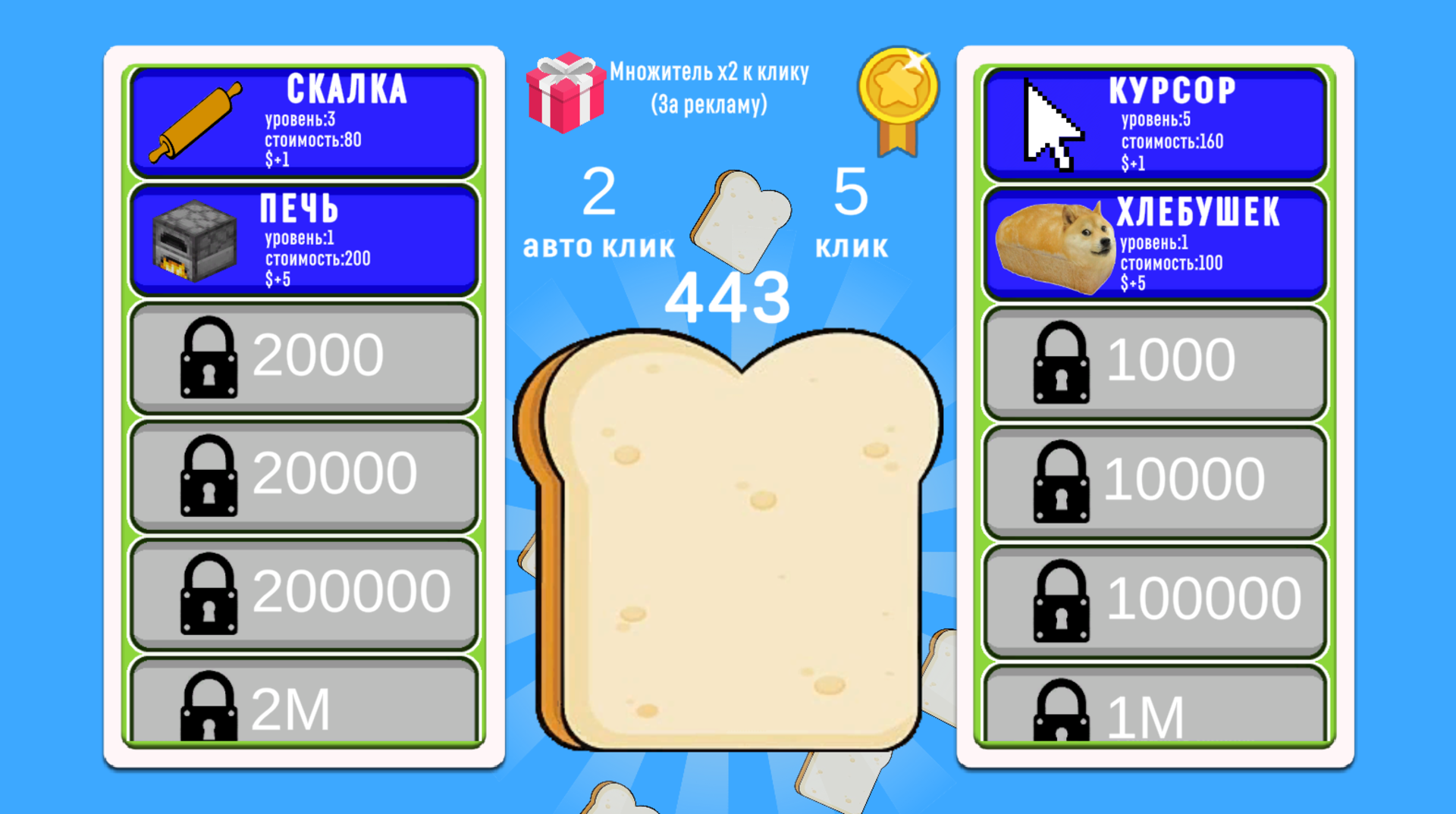Click the doge bread icon in ХЛЕБУШЕК upgrade

point(1053,244)
